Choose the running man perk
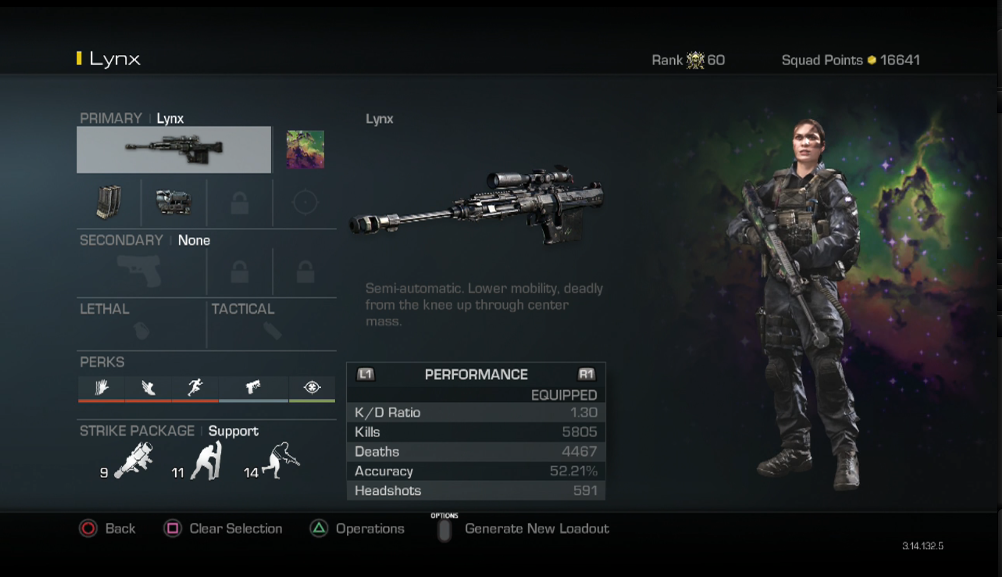 [x=195, y=387]
